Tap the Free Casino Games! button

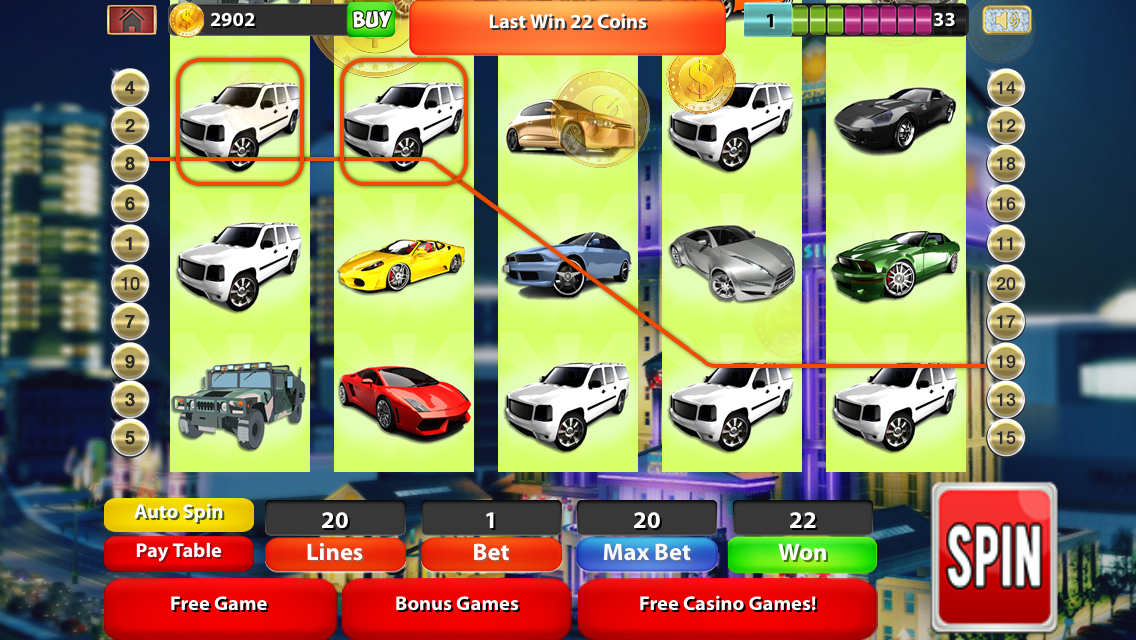pos(727,605)
